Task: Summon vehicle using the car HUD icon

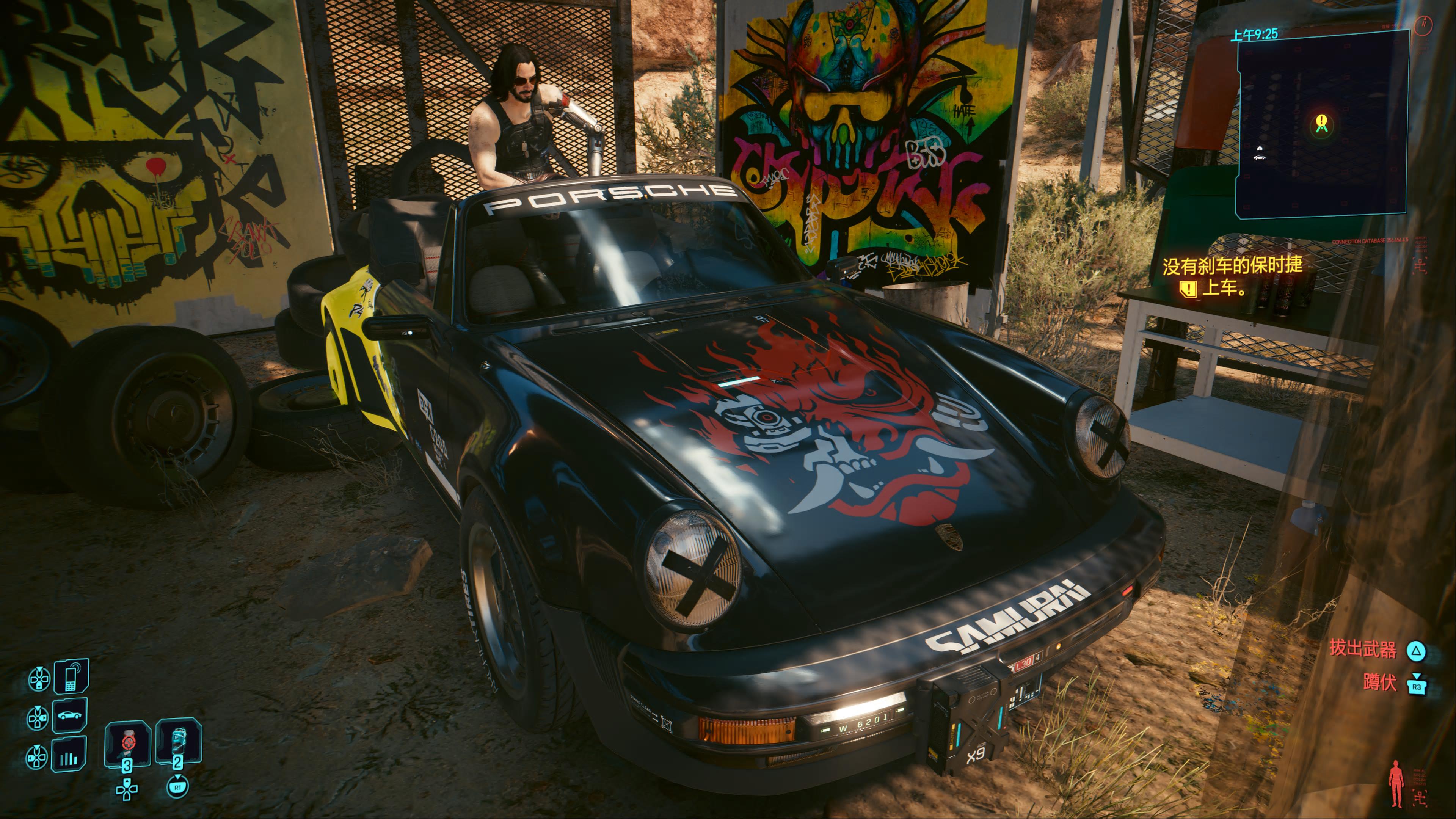Action: click(70, 715)
